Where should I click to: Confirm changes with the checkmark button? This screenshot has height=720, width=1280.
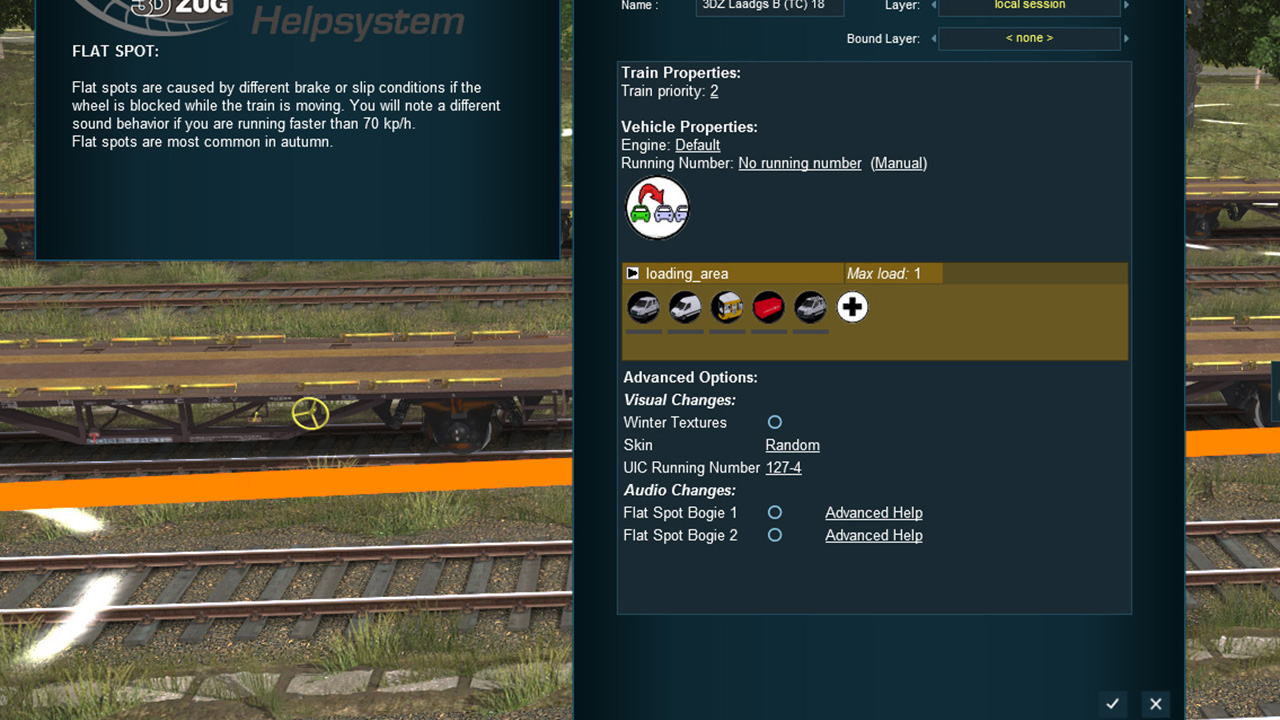click(x=1112, y=703)
